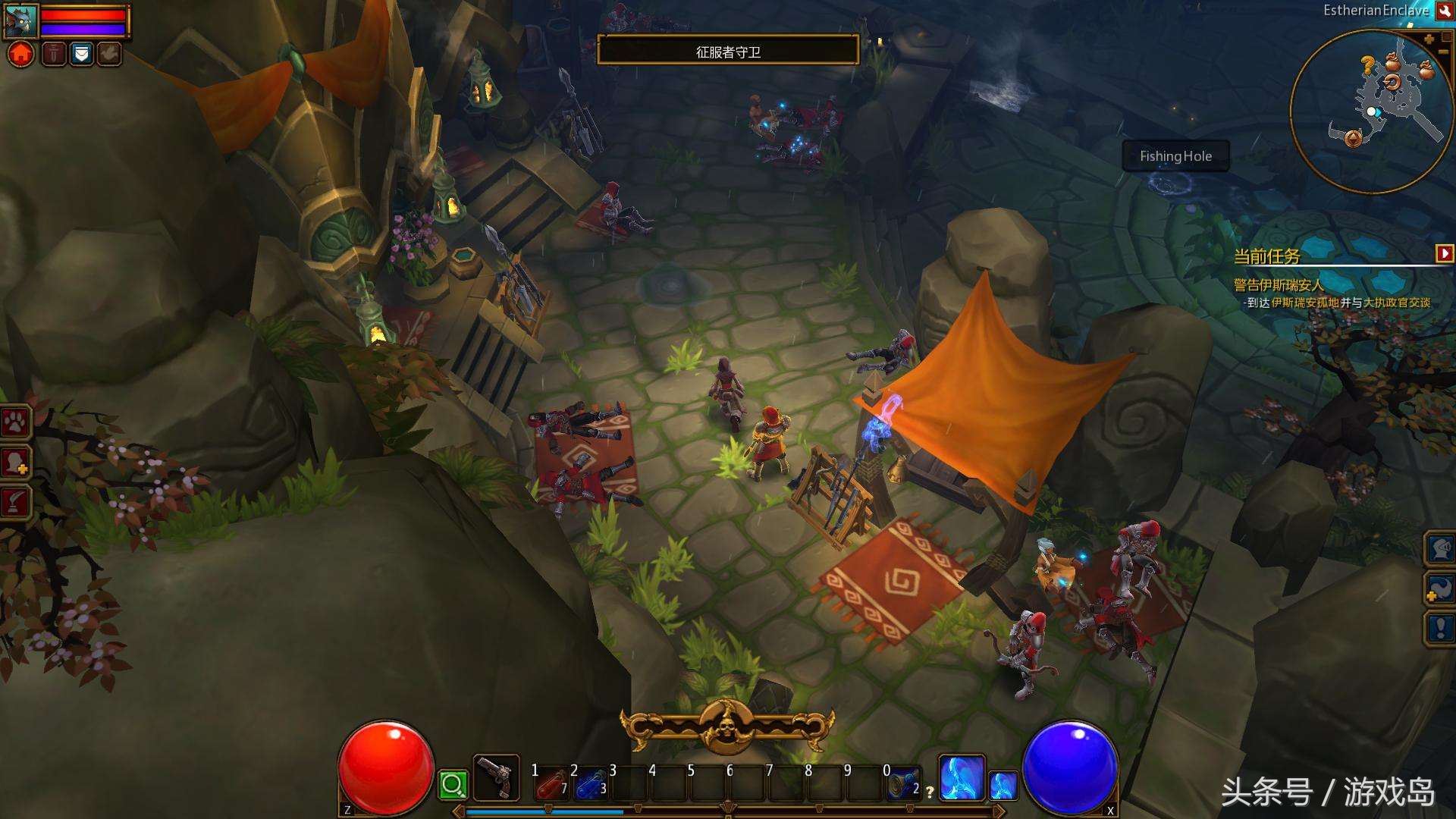Click the Fishing Hole label
The height and width of the screenshot is (819, 1456).
1175,156
